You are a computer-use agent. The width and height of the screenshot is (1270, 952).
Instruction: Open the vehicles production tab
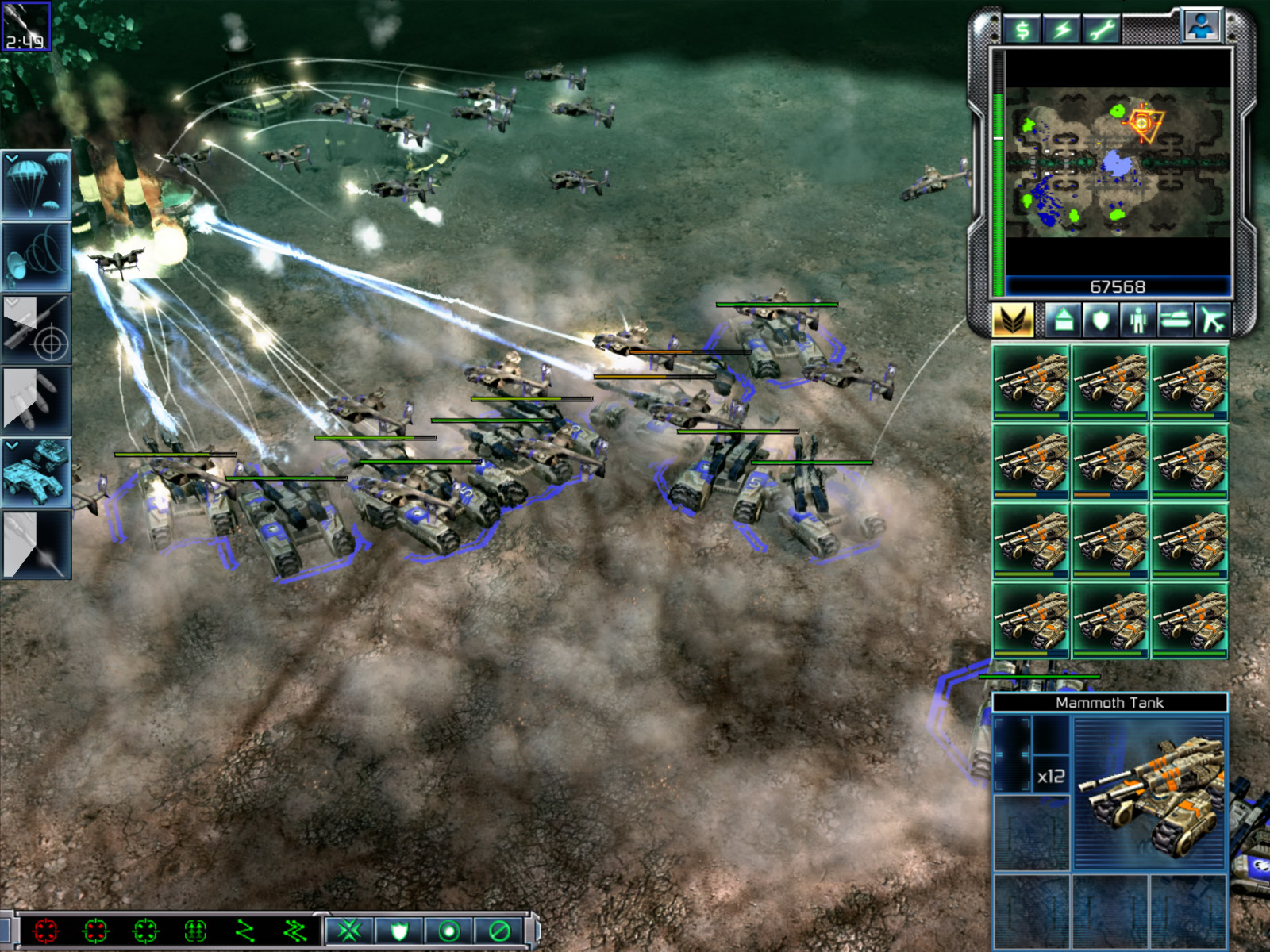tap(1176, 321)
